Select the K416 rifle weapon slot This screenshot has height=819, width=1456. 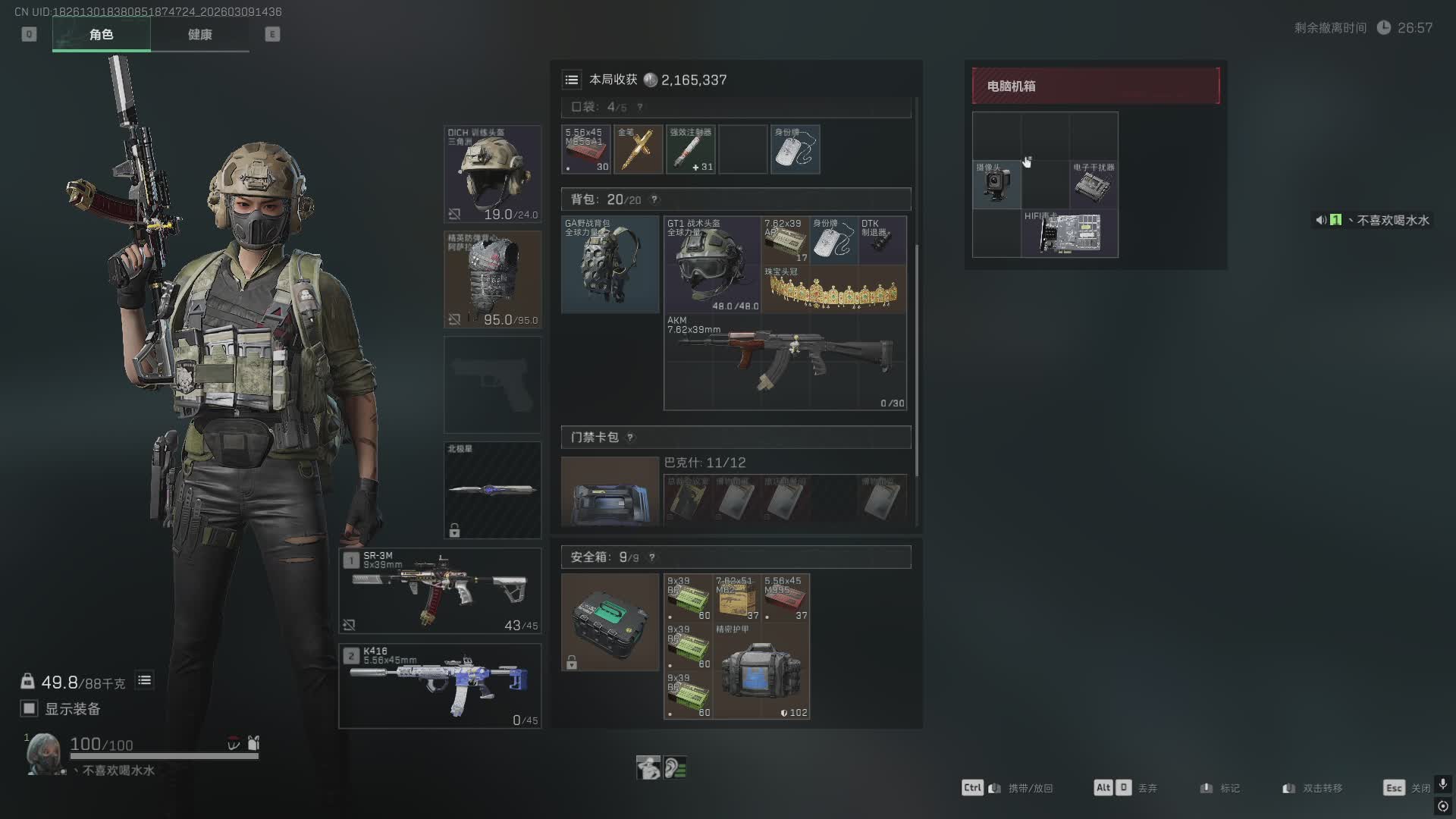coord(440,686)
